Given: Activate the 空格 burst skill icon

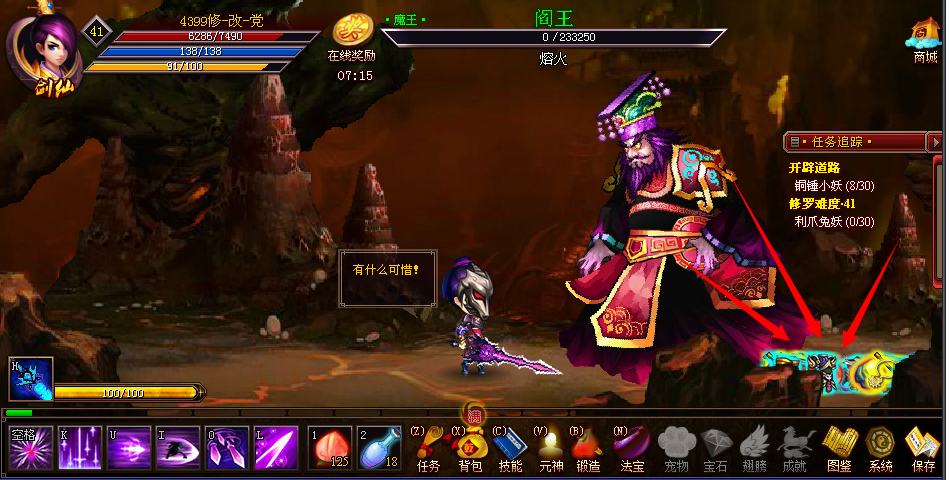Looking at the screenshot, I should 29,447.
